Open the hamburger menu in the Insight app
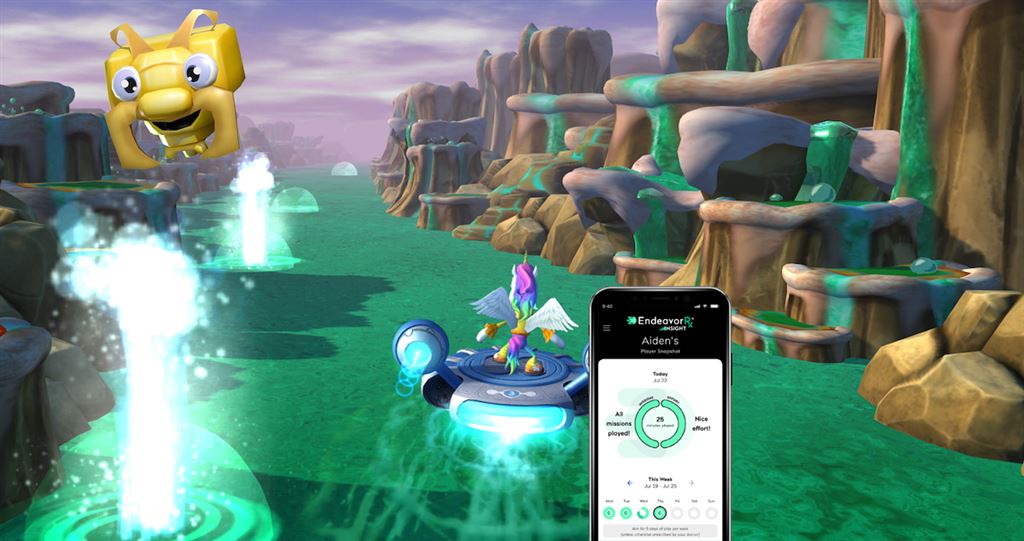Image resolution: width=1024 pixels, height=541 pixels. [606, 327]
